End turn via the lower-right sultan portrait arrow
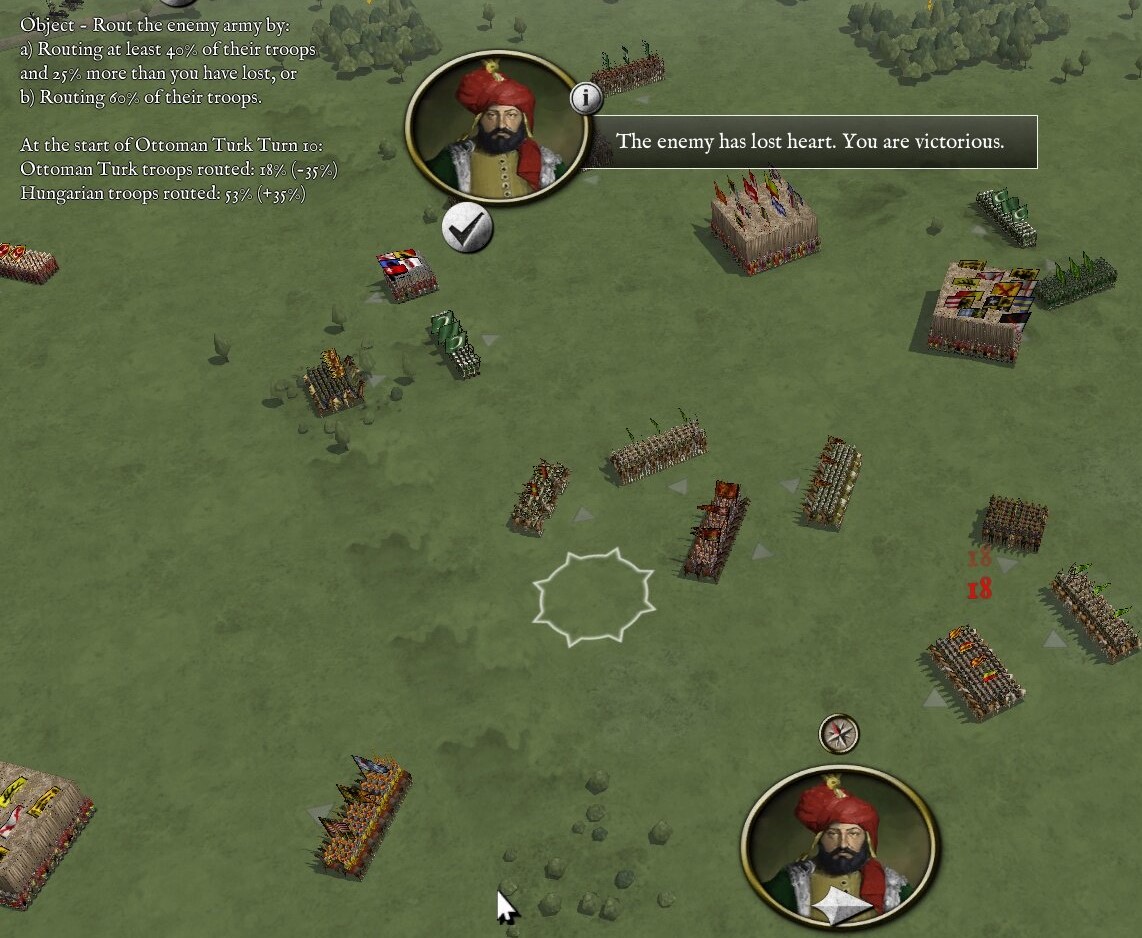Screen dimensions: 1142x938 tap(841, 906)
